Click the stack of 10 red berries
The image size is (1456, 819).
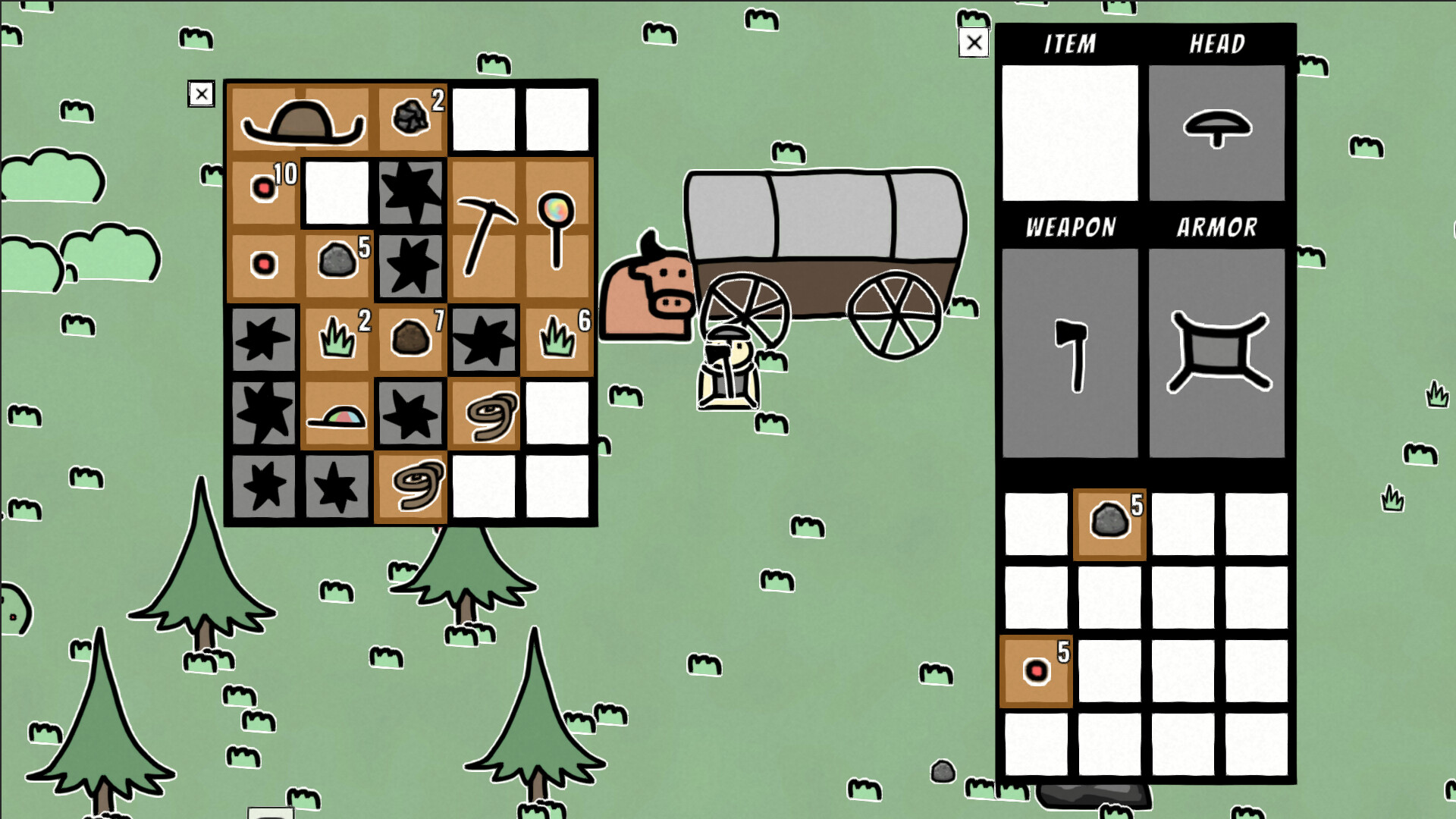point(262,188)
